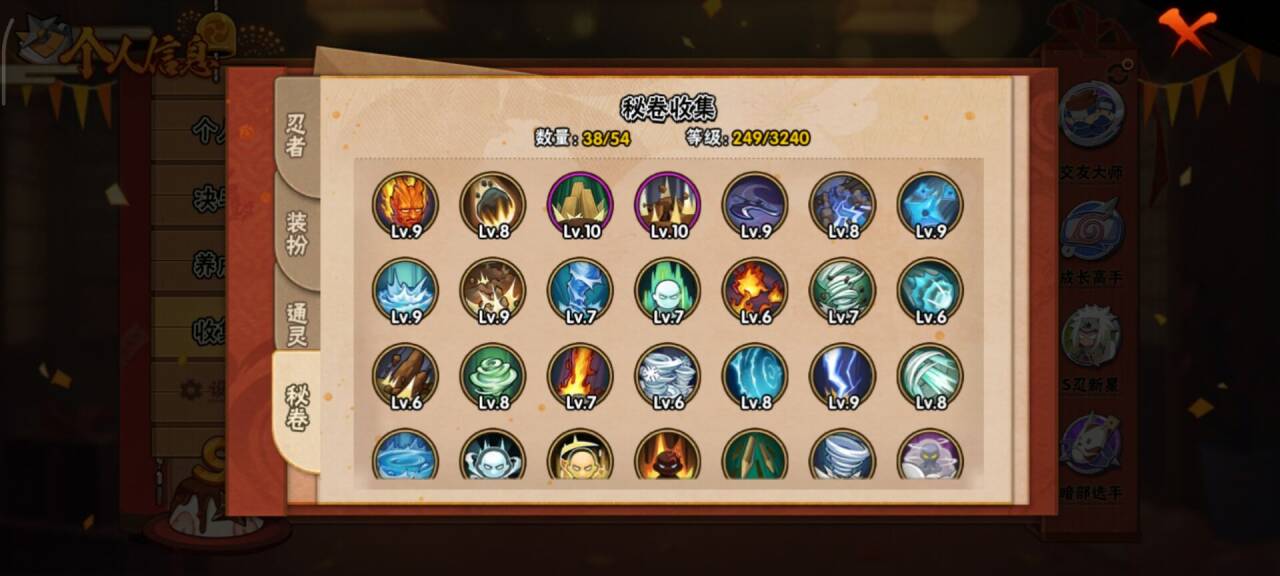Open the 暗部选手 badge
1280x576 pixels.
1091,445
